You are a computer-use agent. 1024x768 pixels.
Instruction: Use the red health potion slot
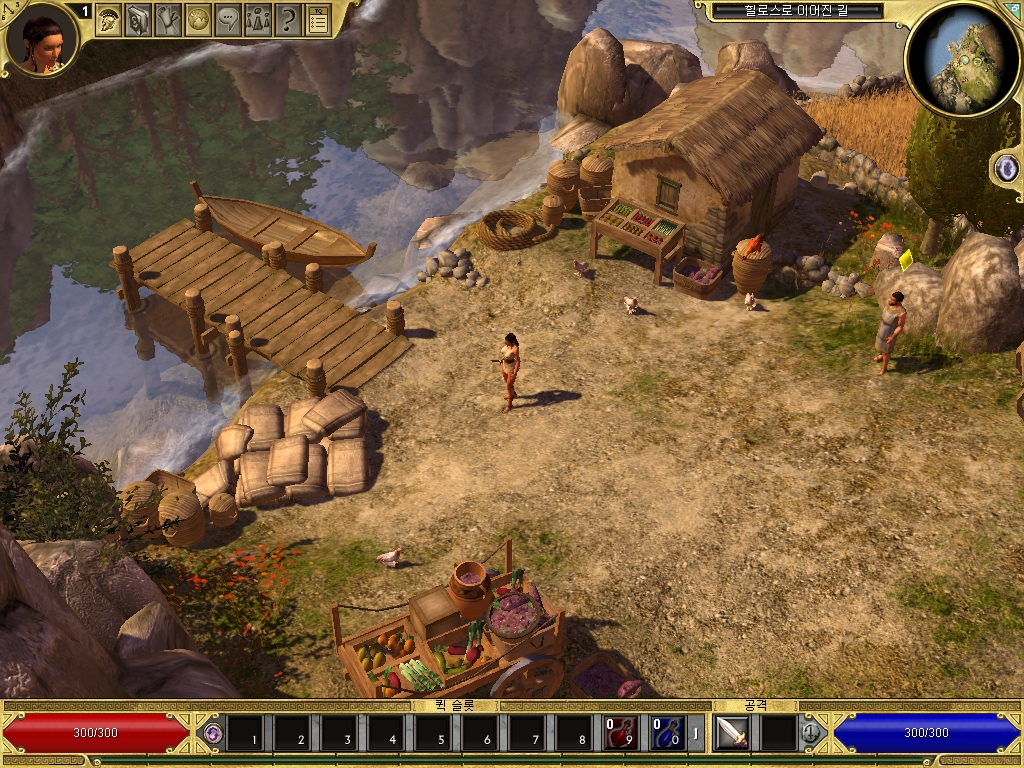(x=620, y=733)
